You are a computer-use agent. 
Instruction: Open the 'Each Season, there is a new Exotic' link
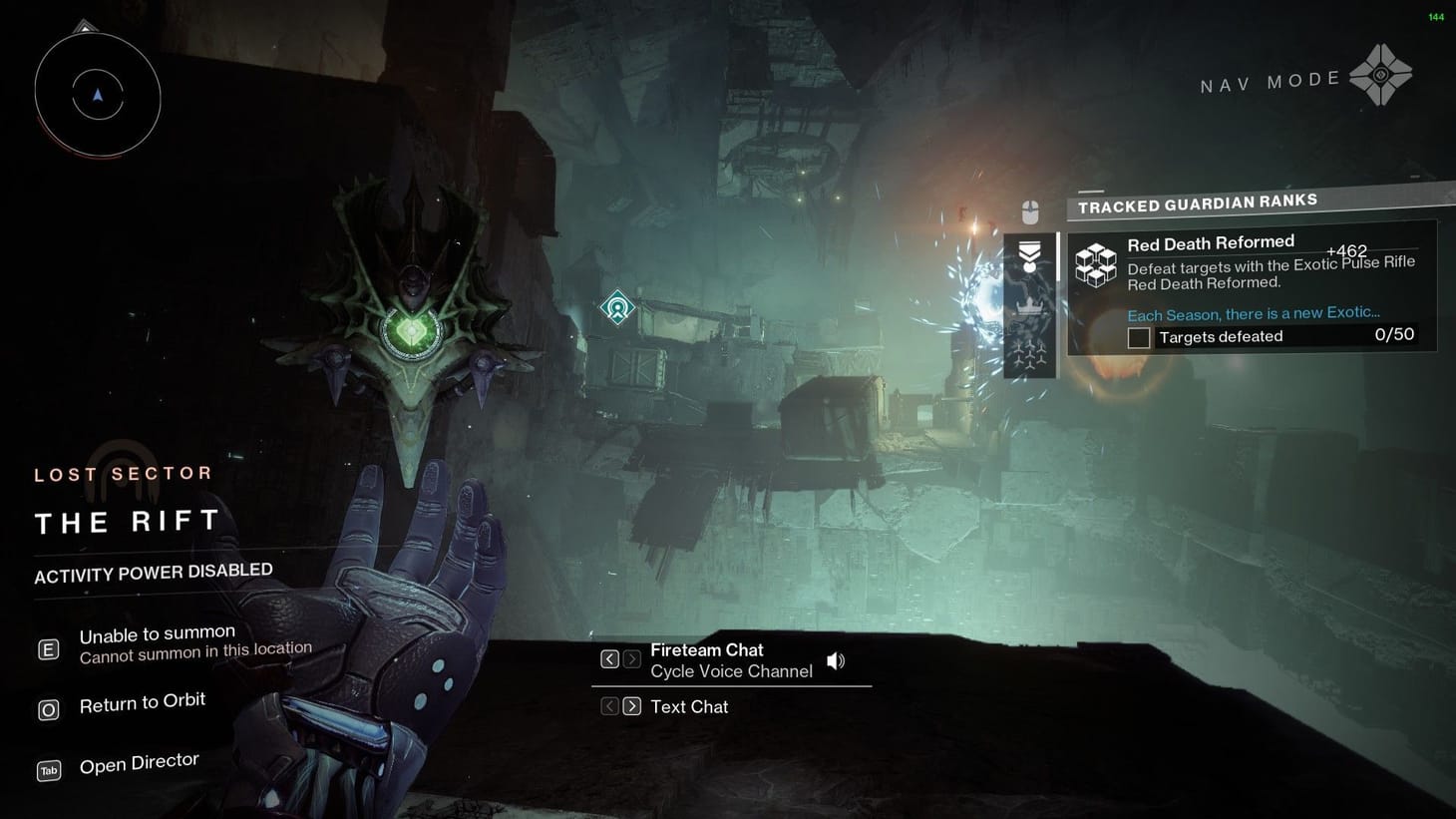[x=1254, y=313]
